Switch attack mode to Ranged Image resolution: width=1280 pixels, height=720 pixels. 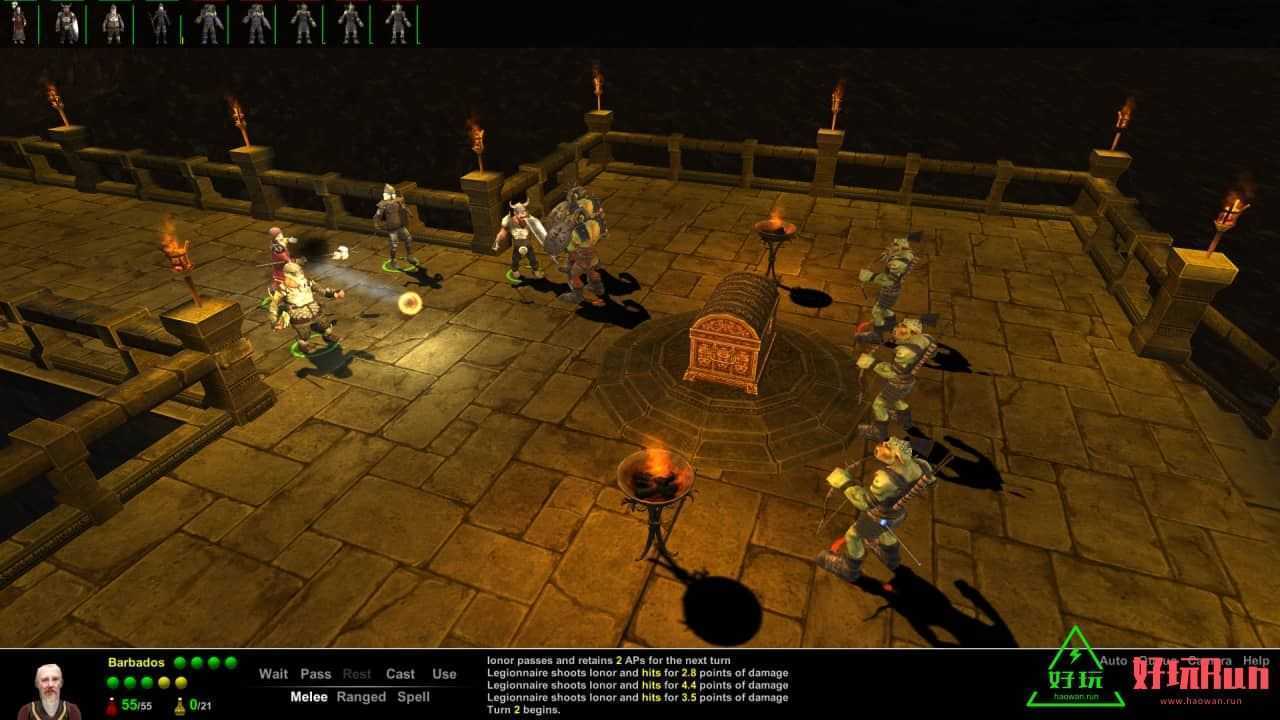click(x=363, y=697)
